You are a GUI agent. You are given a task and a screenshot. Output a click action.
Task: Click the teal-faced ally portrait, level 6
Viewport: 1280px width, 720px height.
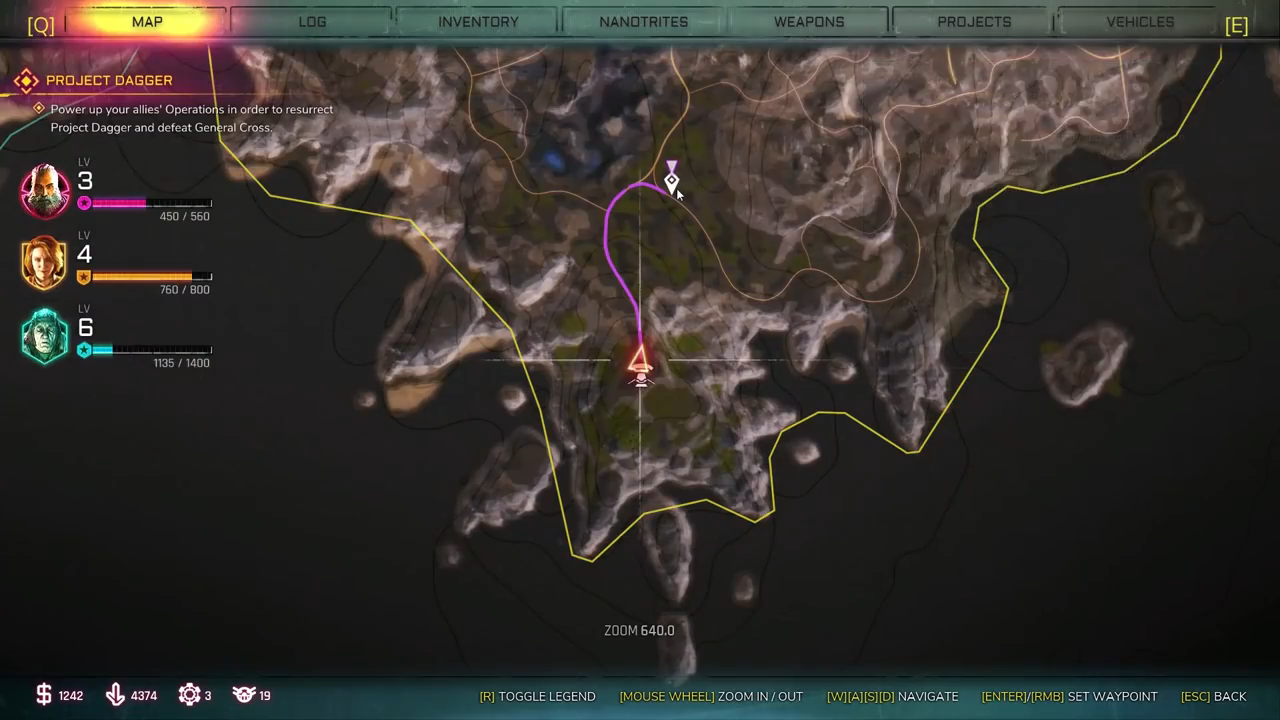[x=45, y=336]
